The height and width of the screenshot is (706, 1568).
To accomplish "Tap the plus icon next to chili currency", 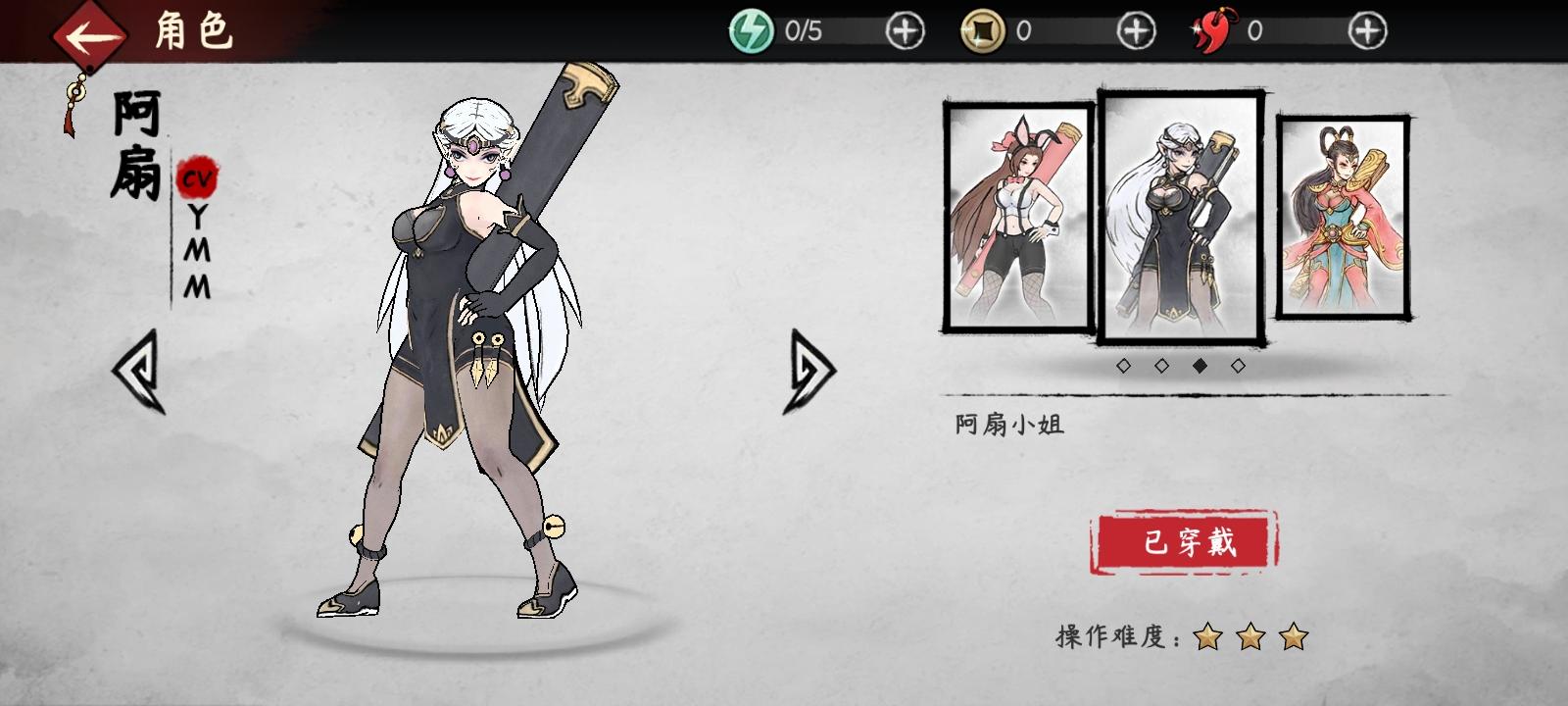I will point(1362,28).
